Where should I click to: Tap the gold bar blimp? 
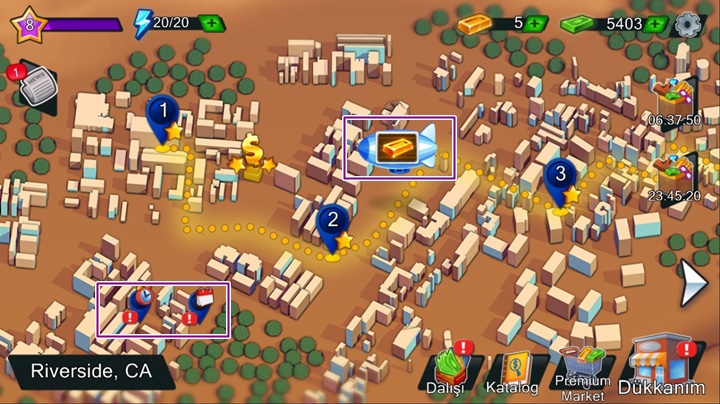398,146
